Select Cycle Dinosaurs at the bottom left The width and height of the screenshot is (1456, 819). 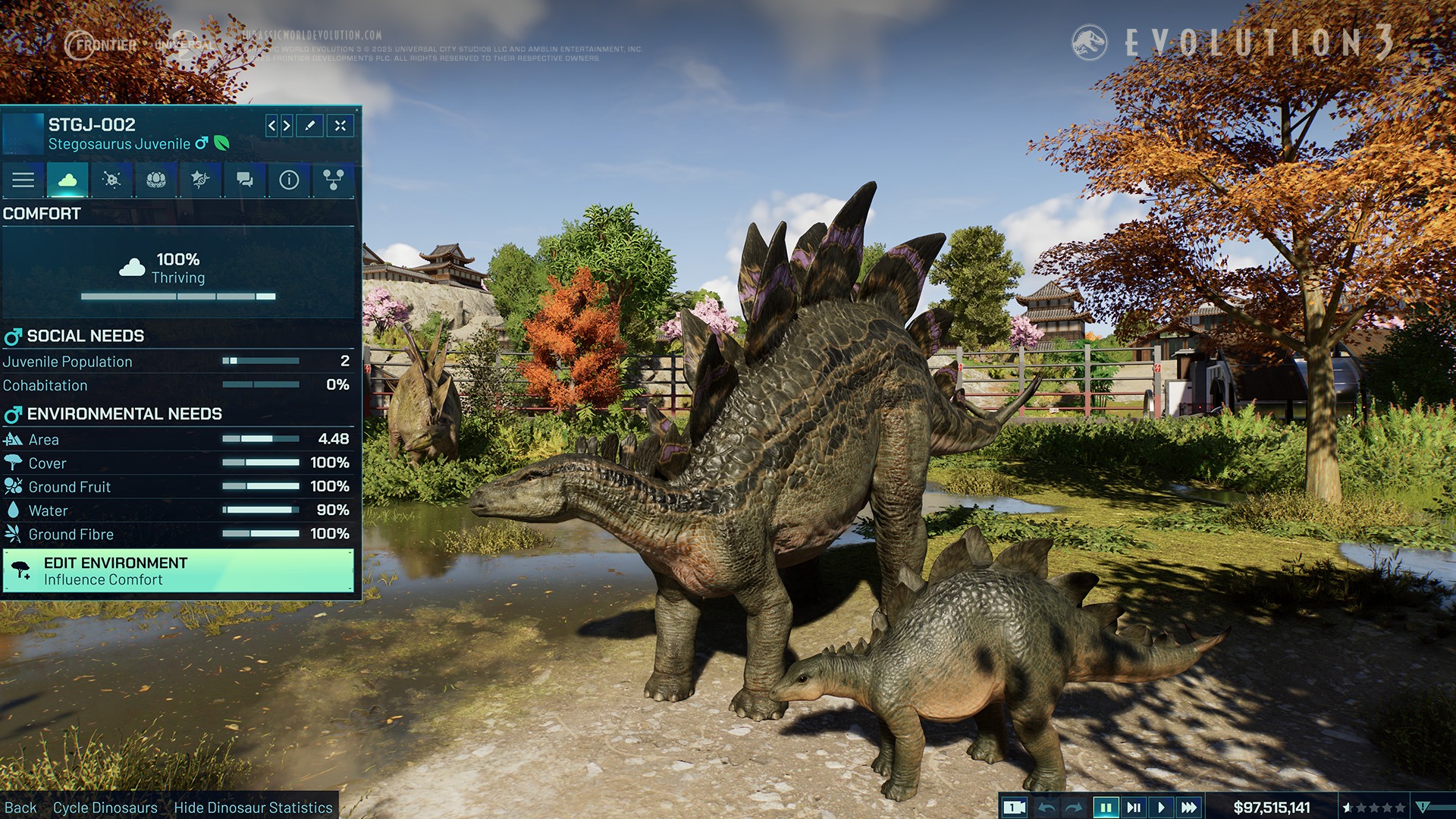tap(105, 808)
